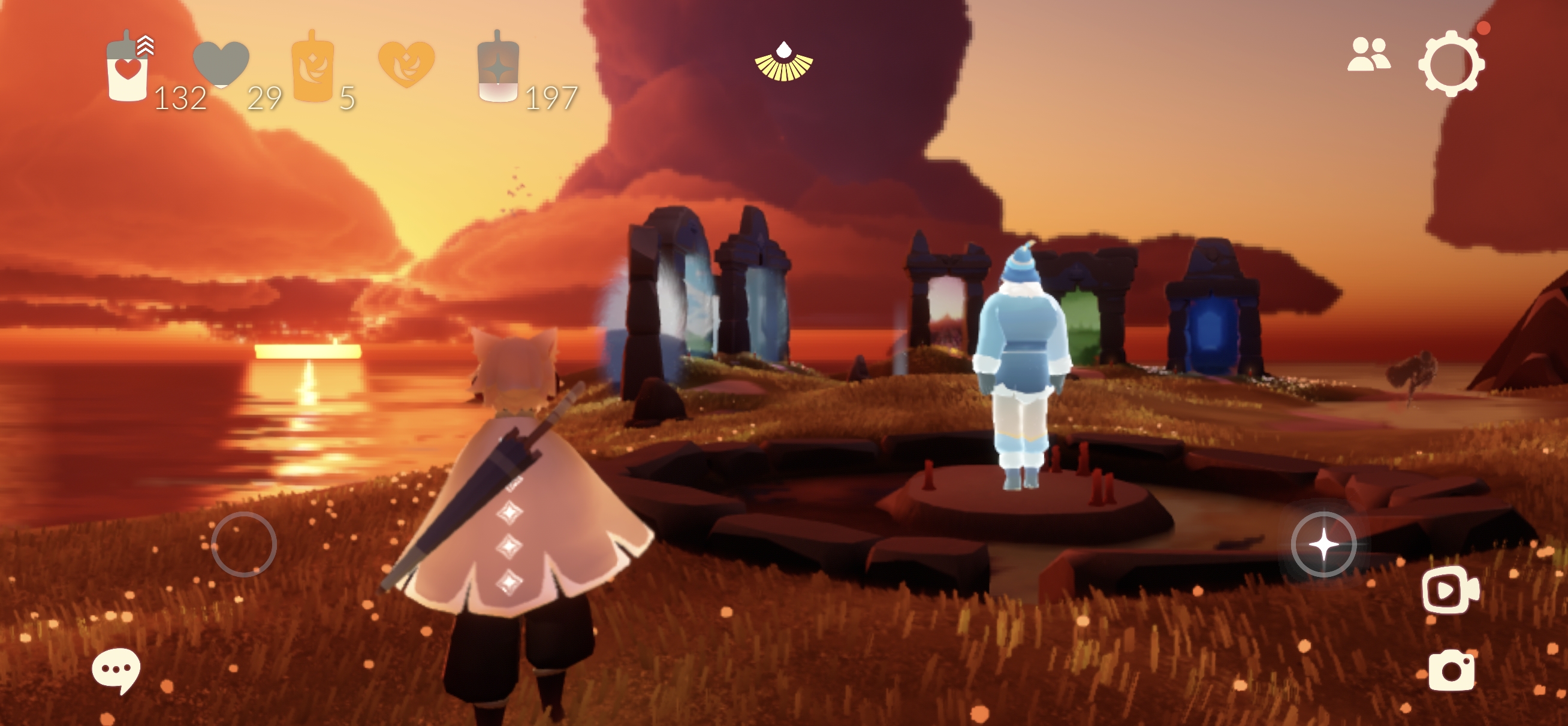Start video recording with the camcorder icon
This screenshot has height=726, width=1568.
pos(1450,589)
